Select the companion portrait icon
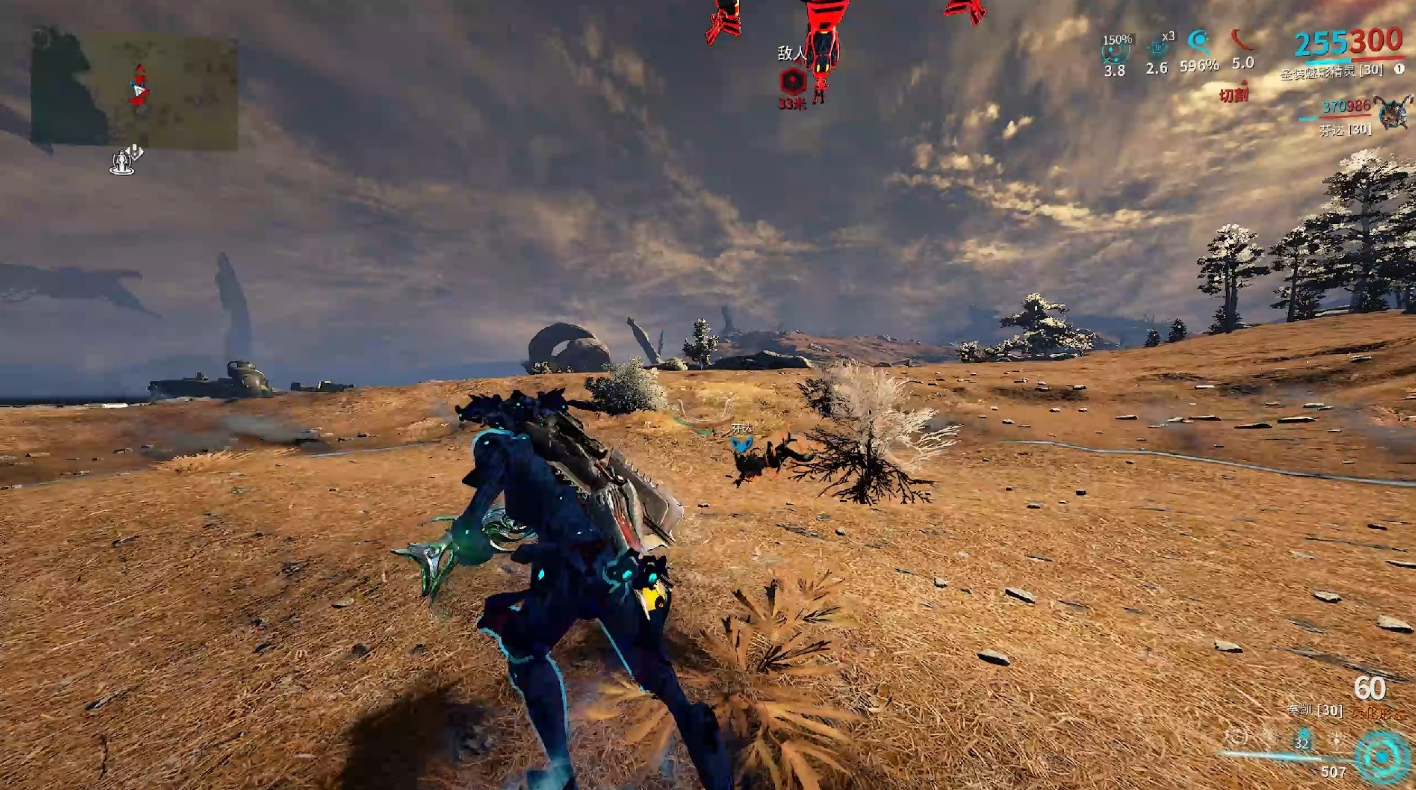 [1392, 112]
